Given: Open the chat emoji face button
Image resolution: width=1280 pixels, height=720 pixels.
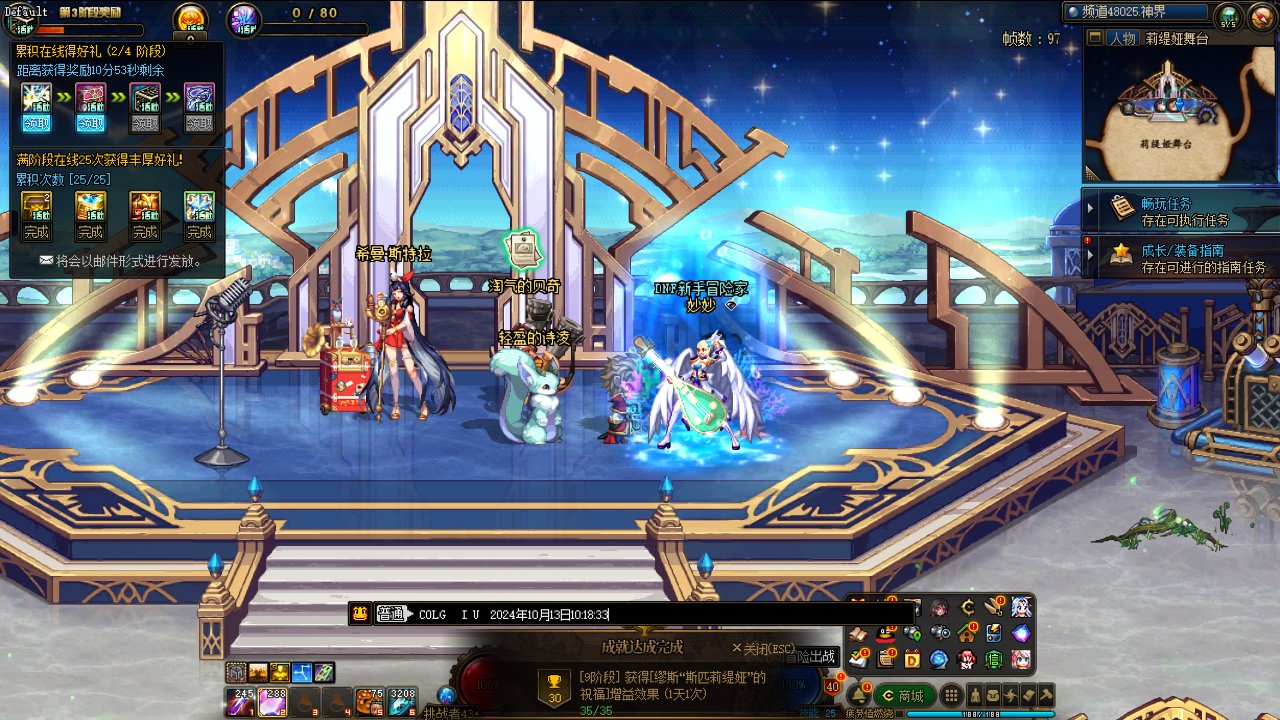Looking at the screenshot, I should pos(360,614).
